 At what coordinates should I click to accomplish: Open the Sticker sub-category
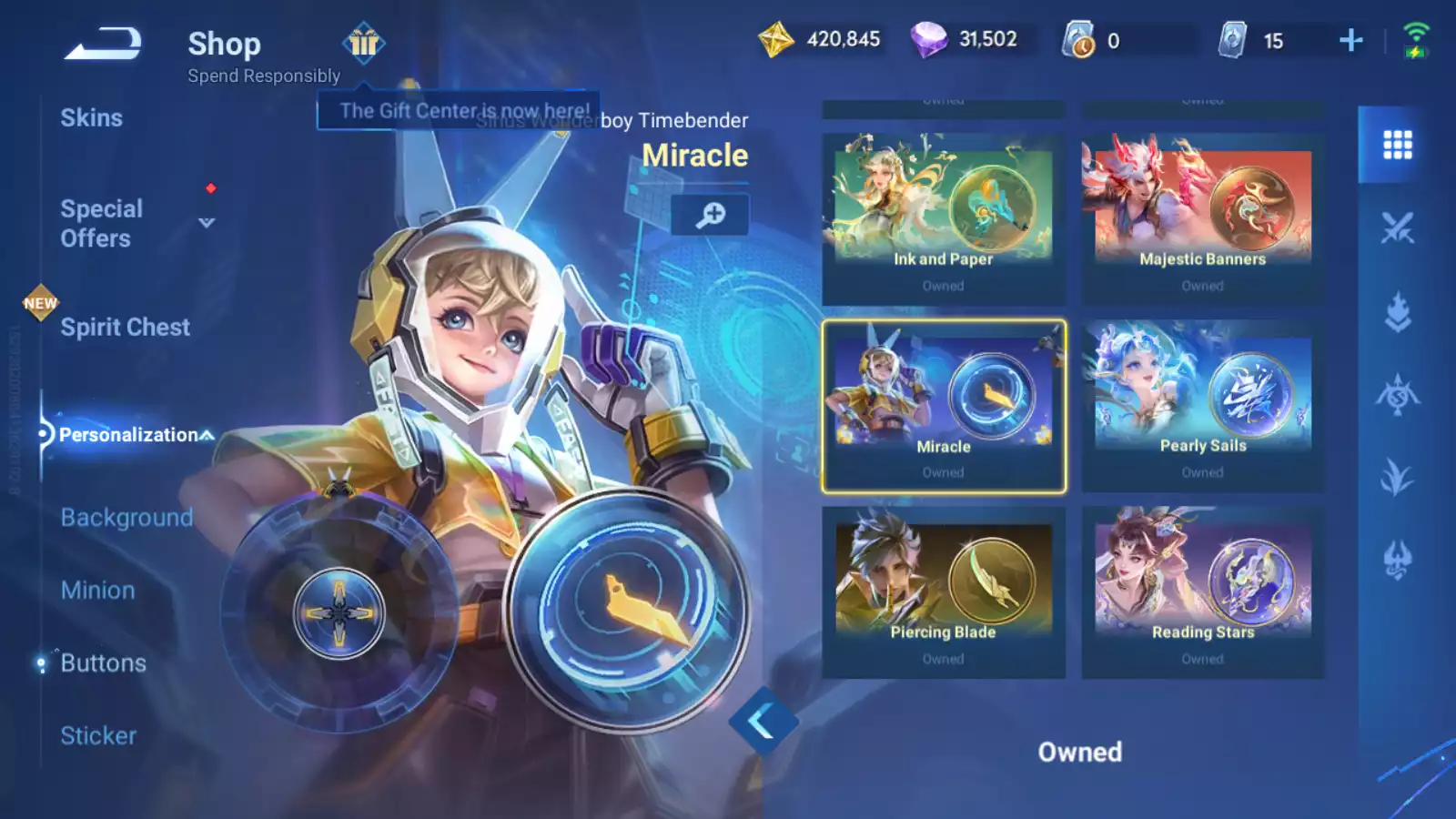pyautogui.click(x=98, y=736)
